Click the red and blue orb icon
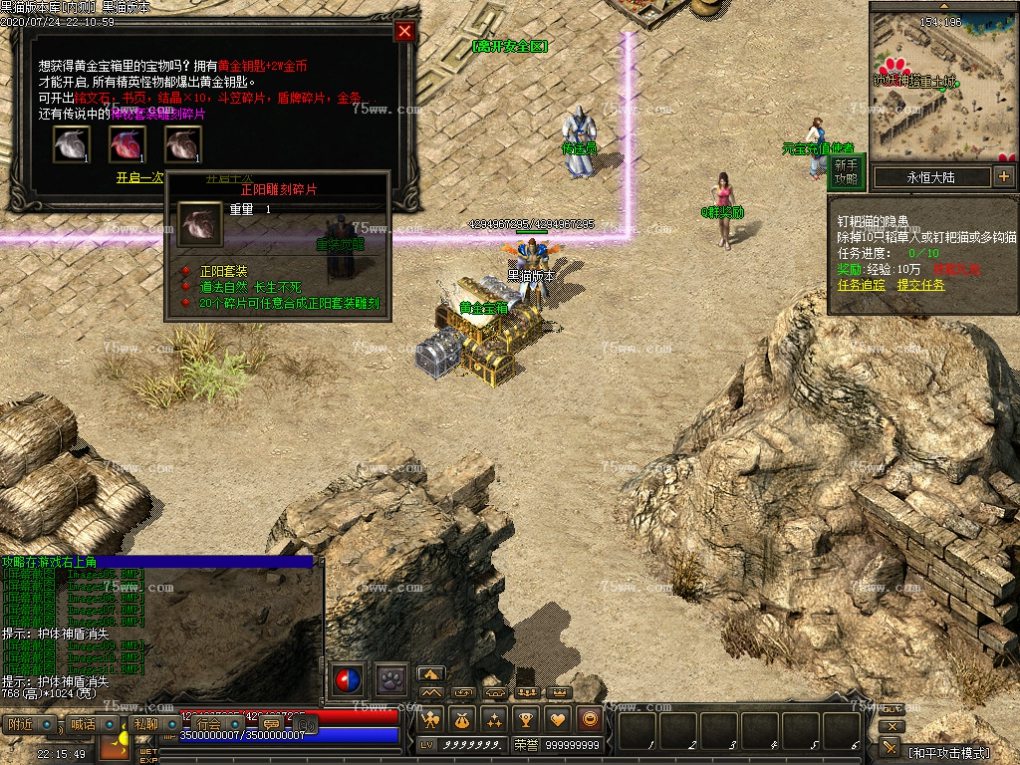 coord(347,681)
